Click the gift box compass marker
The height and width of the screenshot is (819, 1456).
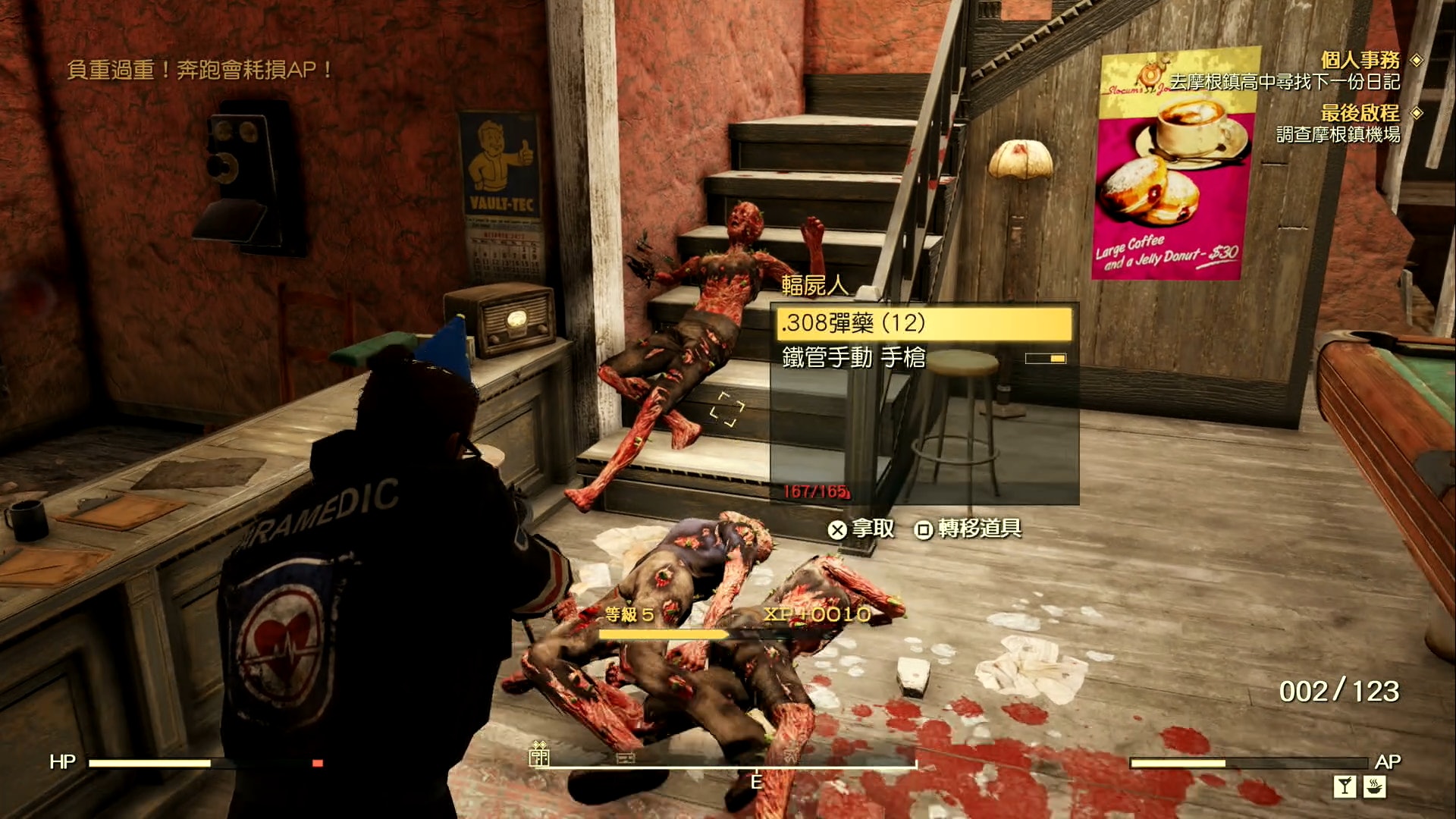coord(539,754)
